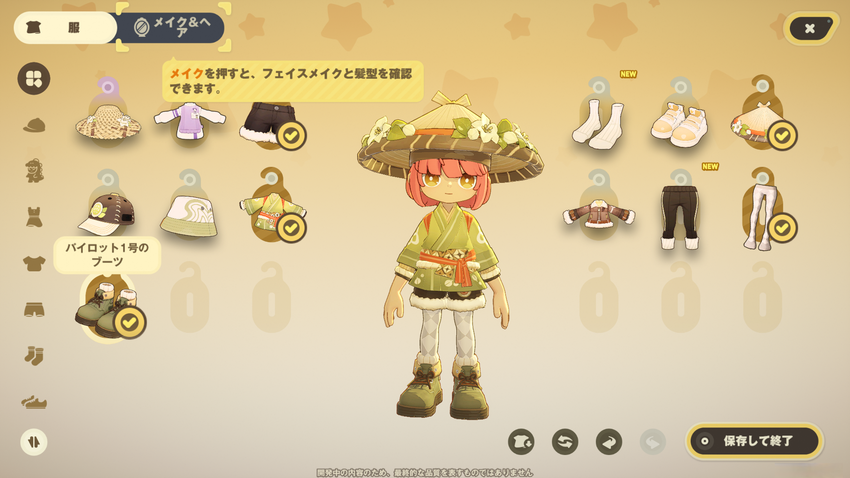850x478 pixels.
Task: Click the swap arrows button below character
Action: click(x=565, y=441)
